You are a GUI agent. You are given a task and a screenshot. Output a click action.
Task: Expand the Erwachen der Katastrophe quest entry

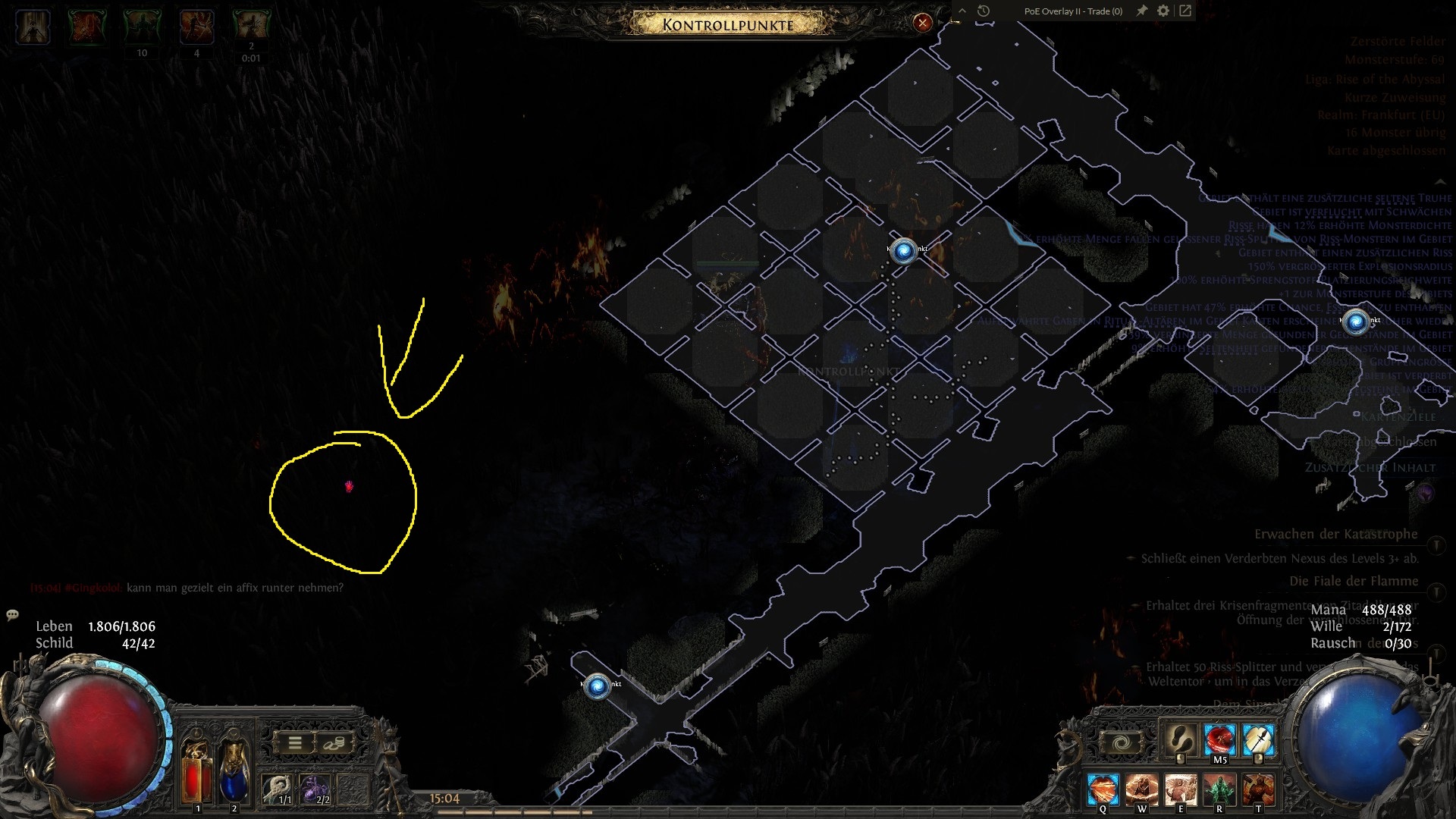[x=1436, y=544]
